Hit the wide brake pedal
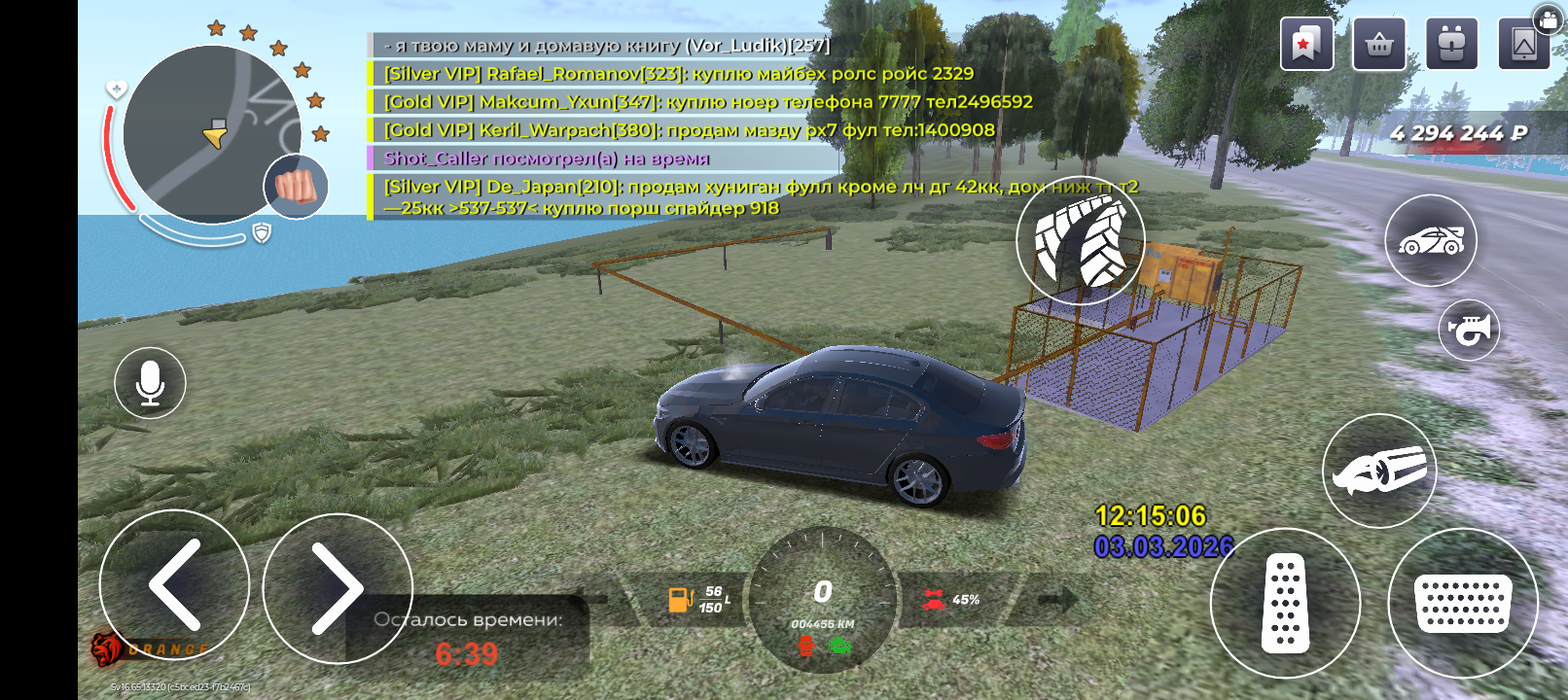This screenshot has width=1568, height=700. tap(1462, 603)
